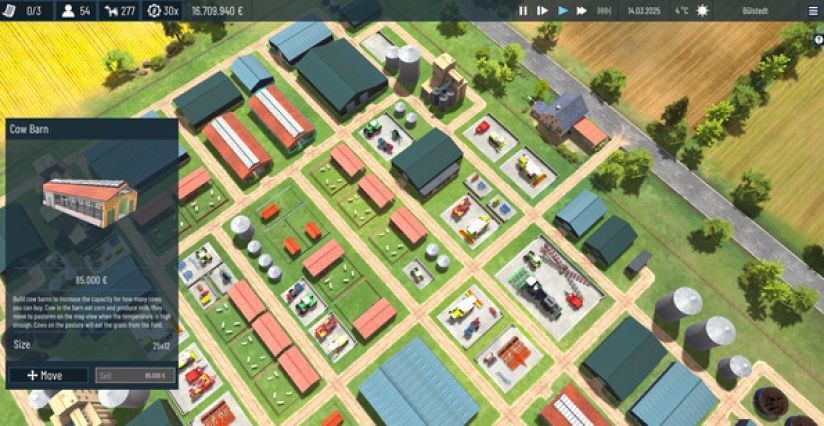Pause the game simulation
The width and height of the screenshot is (824, 426).
pos(522,11)
